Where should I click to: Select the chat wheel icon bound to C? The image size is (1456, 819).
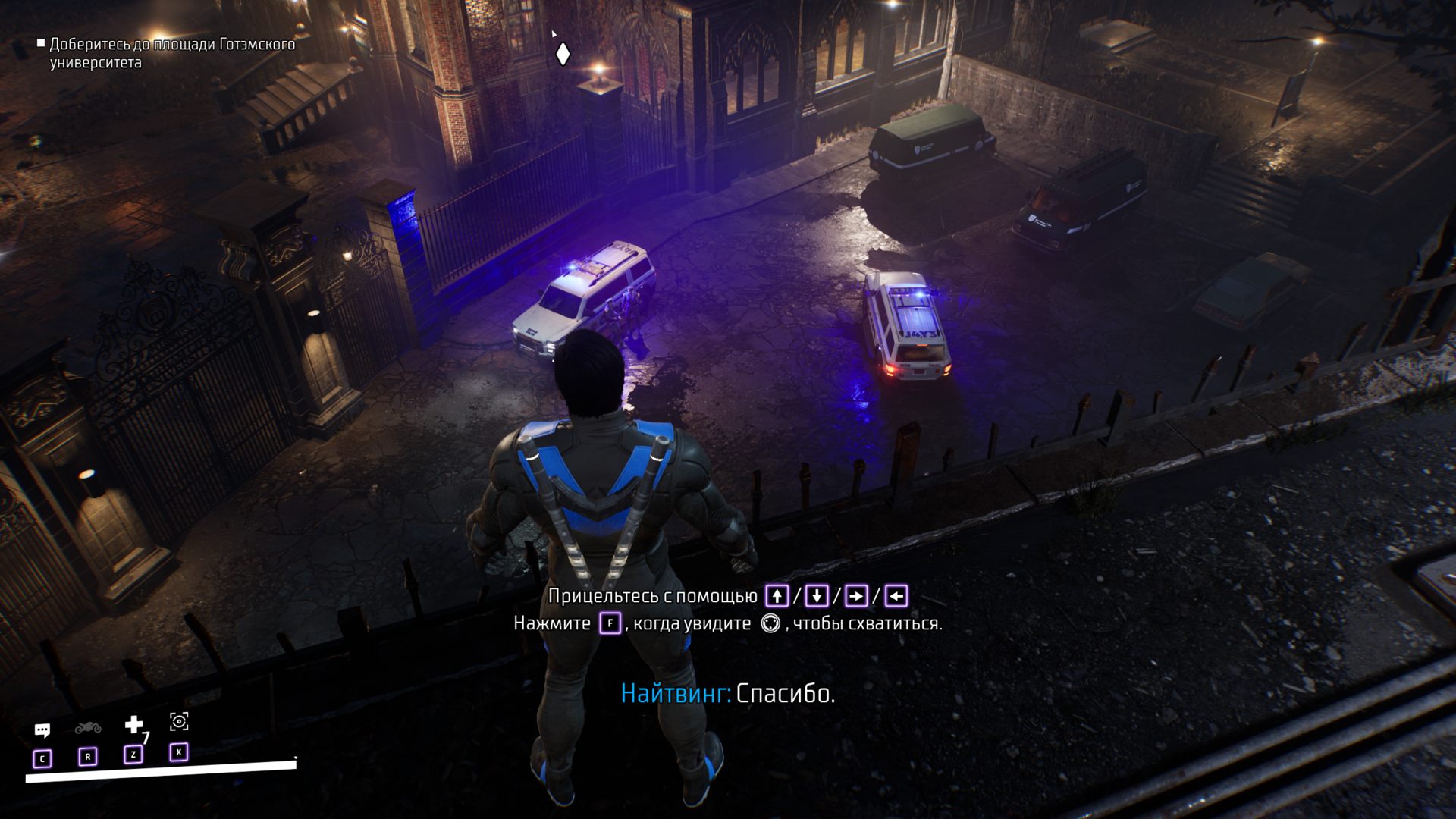click(42, 730)
